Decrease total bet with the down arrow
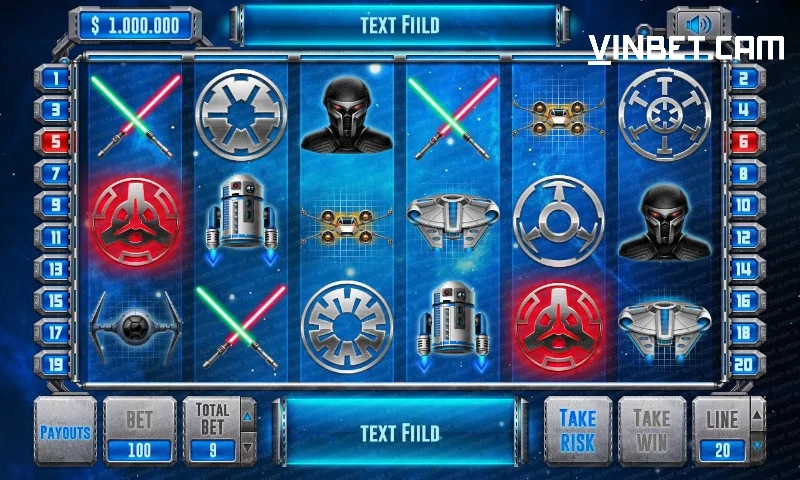800x480 pixels. pyautogui.click(x=249, y=447)
